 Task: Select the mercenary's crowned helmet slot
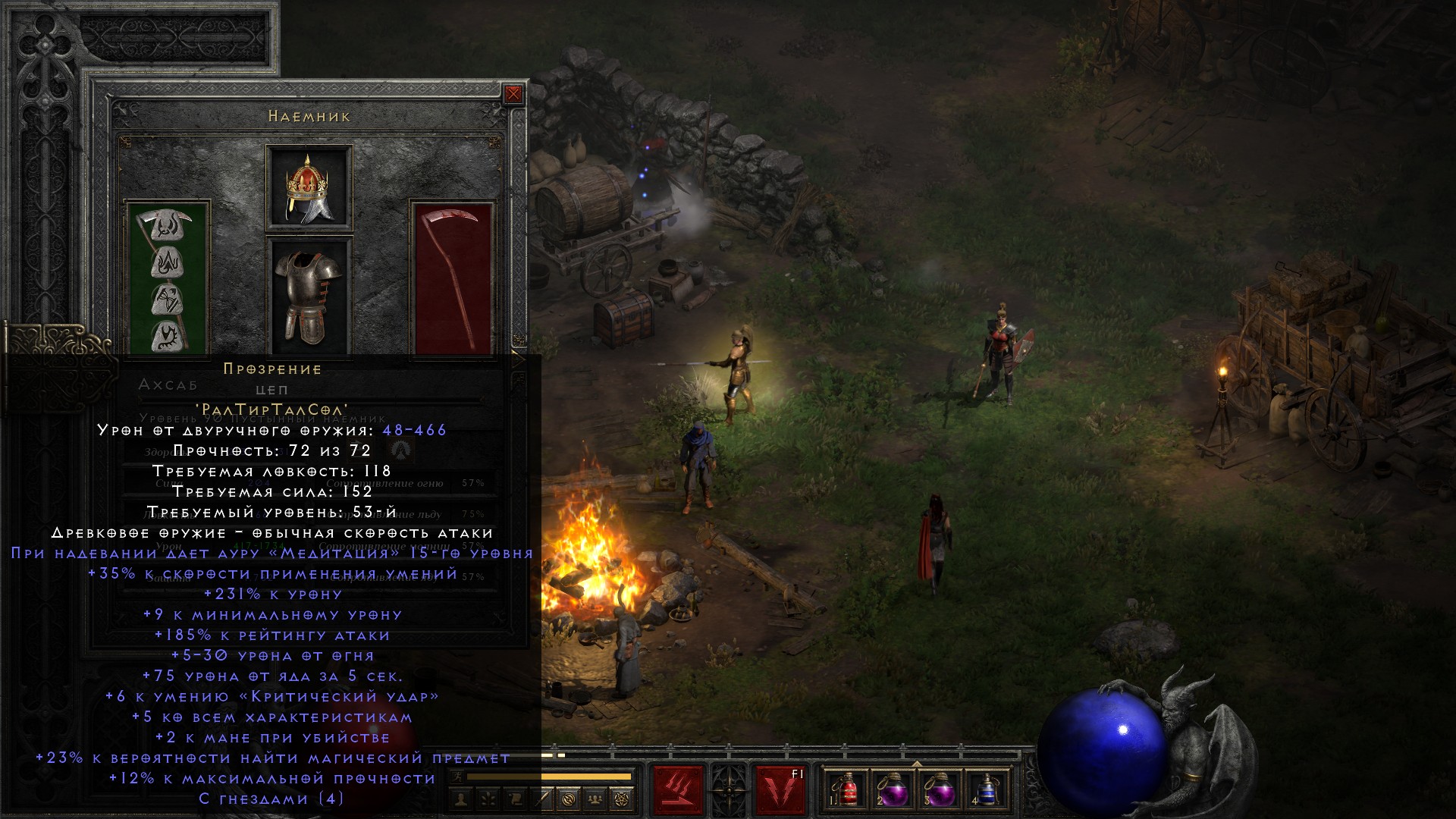click(309, 187)
